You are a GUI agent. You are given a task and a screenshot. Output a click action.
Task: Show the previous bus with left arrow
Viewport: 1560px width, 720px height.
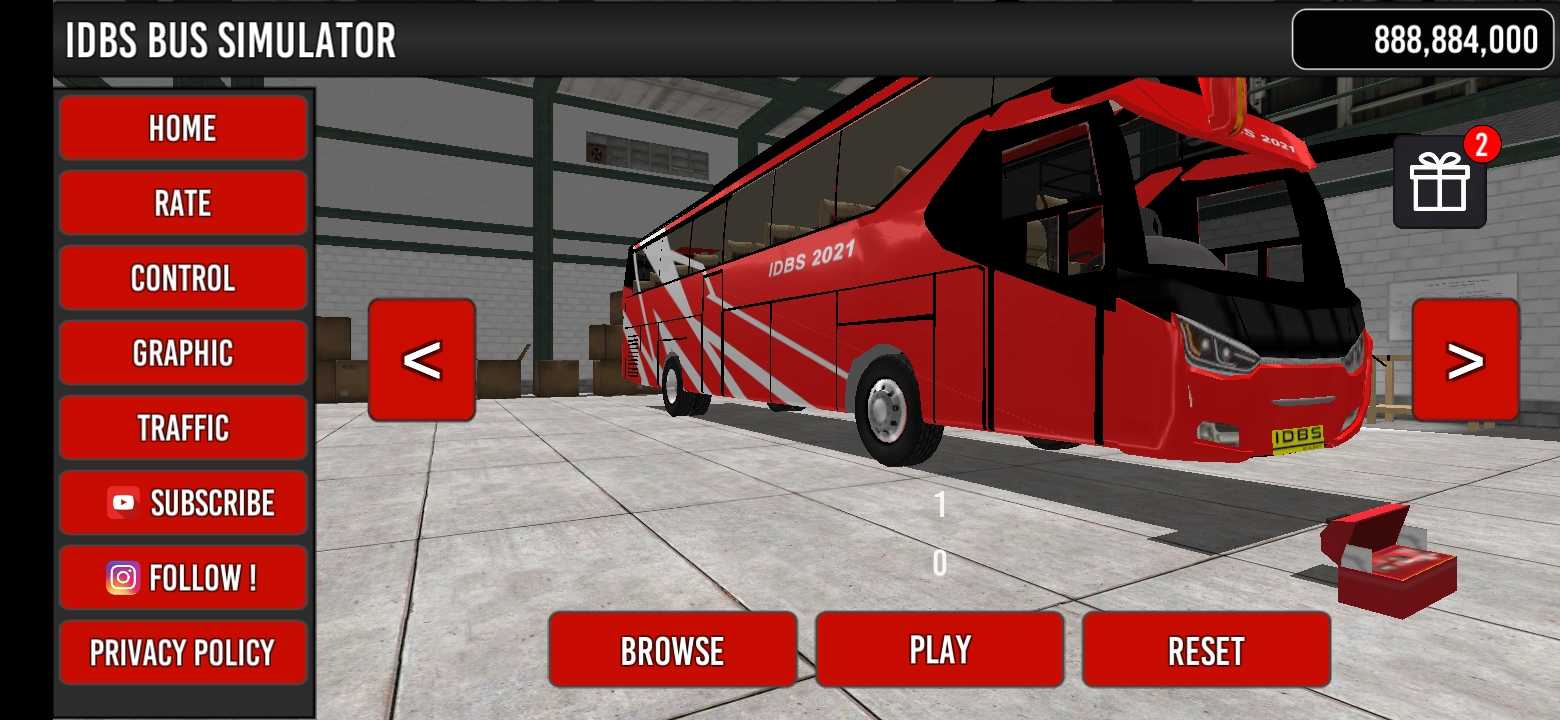click(422, 360)
